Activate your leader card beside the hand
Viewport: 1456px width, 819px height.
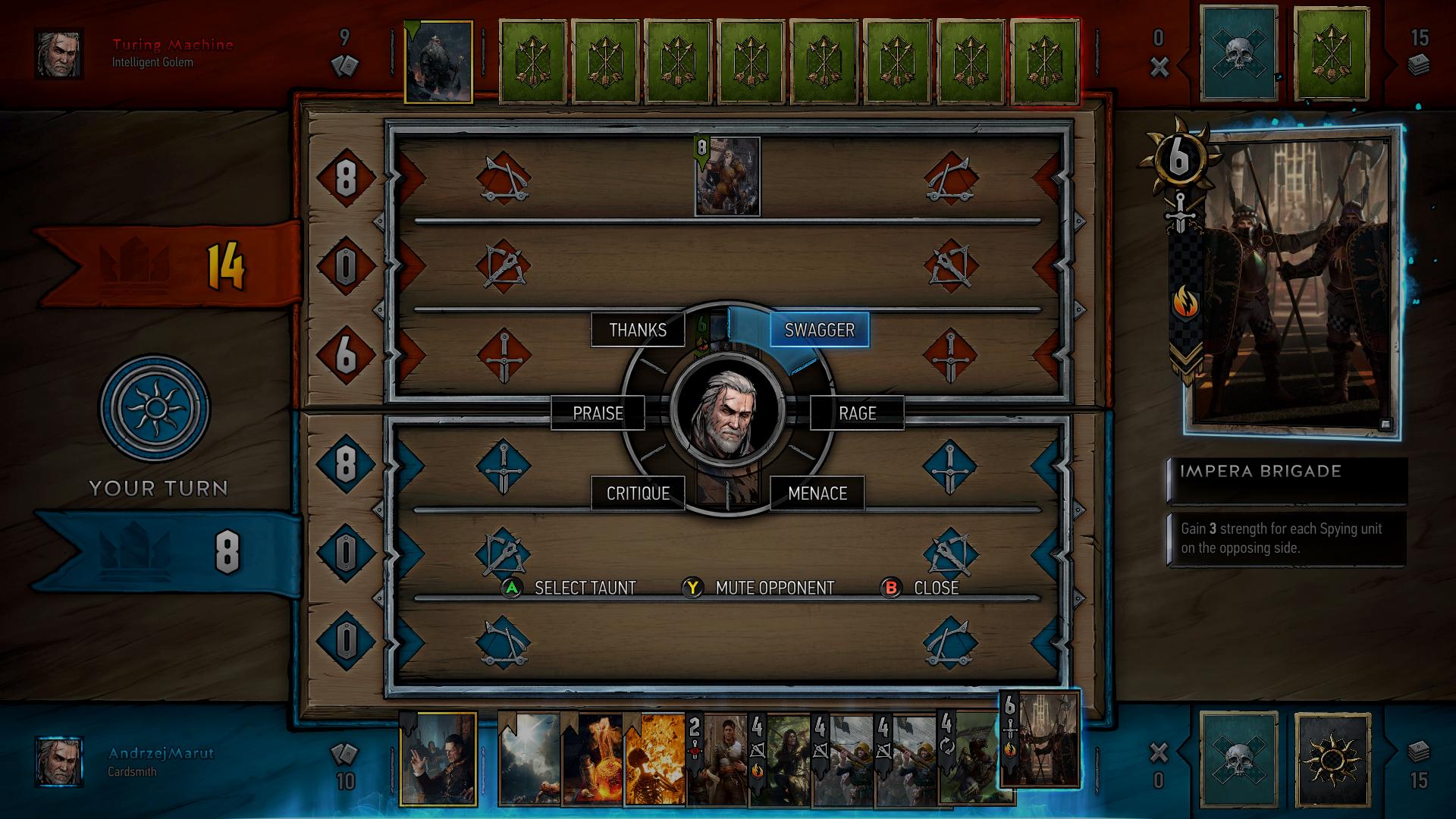(x=438, y=758)
